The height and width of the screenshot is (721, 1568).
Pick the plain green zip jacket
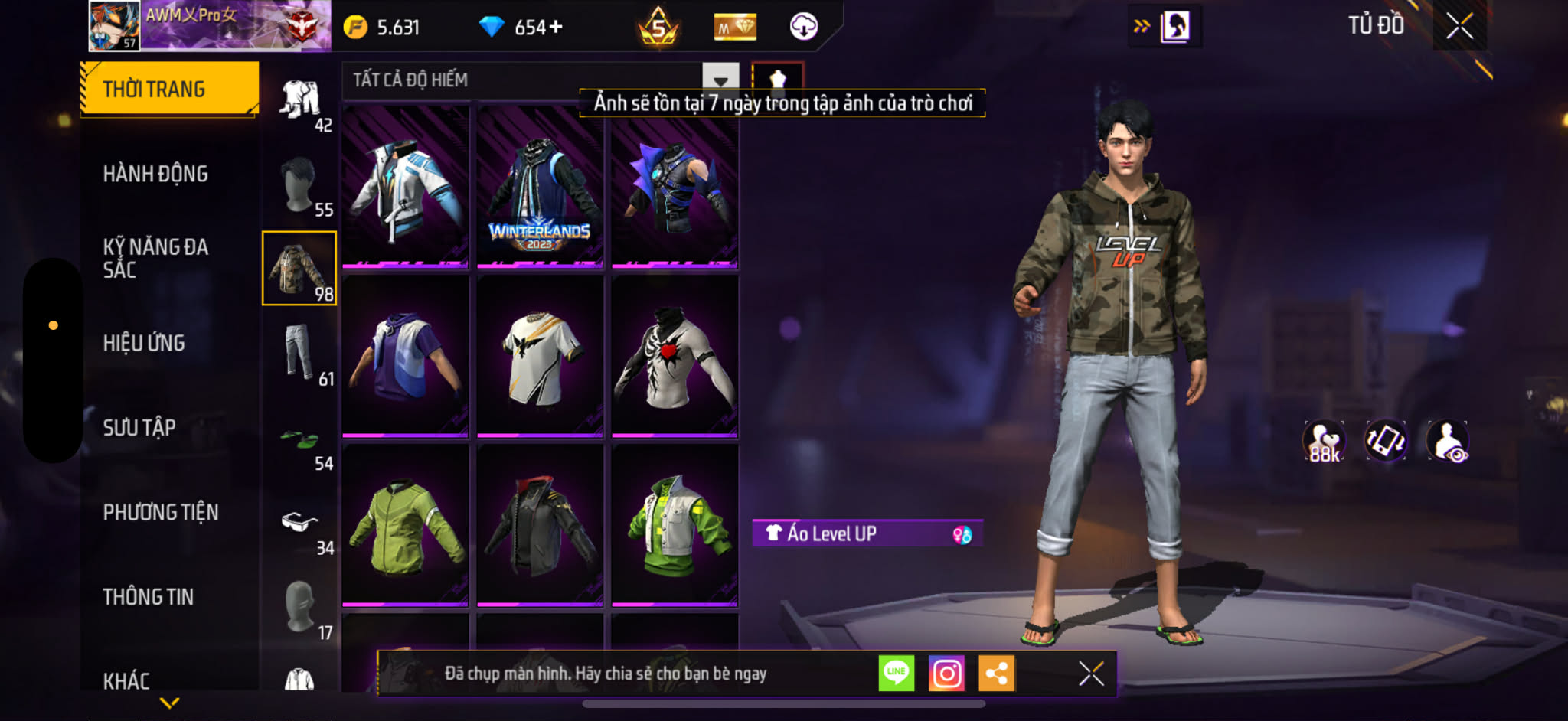pos(405,526)
